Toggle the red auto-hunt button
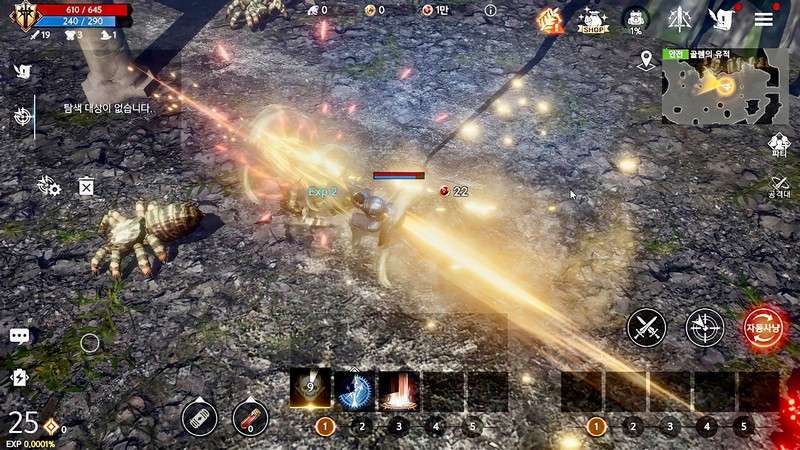Image resolution: width=800 pixels, height=450 pixels. pos(763,327)
